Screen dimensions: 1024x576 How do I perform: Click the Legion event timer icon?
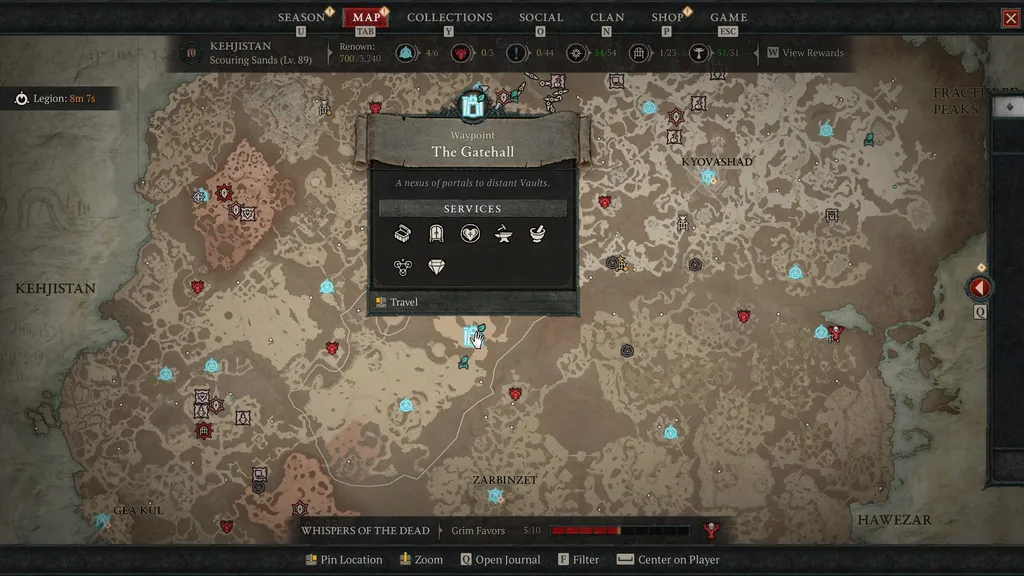click(22, 99)
